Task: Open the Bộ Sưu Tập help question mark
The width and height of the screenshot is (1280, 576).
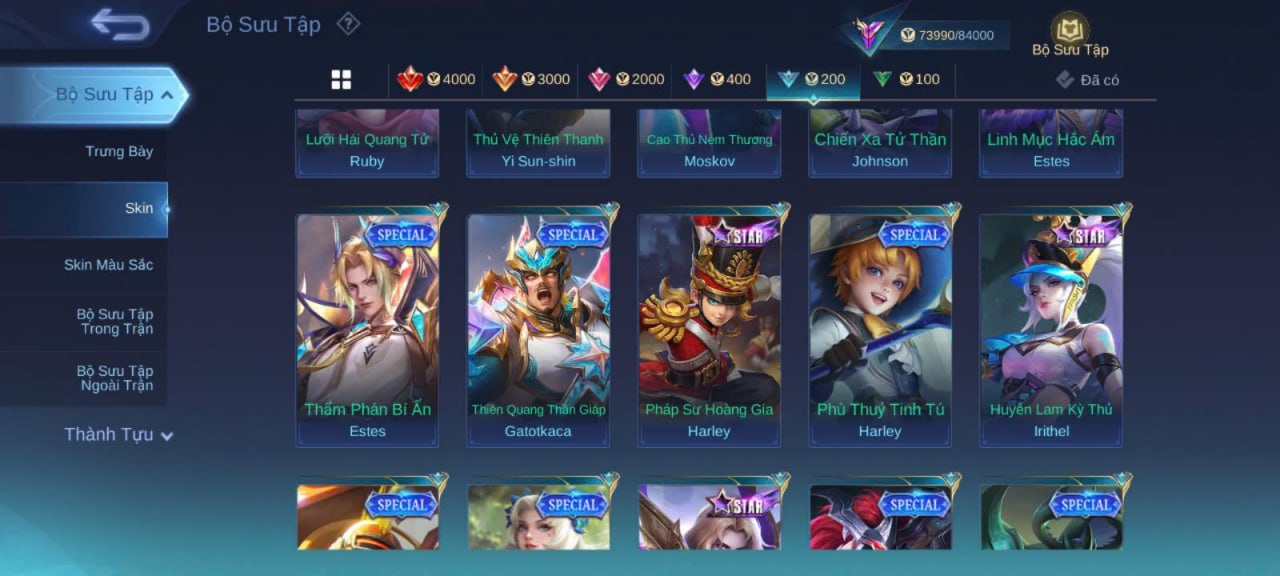Action: pyautogui.click(x=347, y=23)
